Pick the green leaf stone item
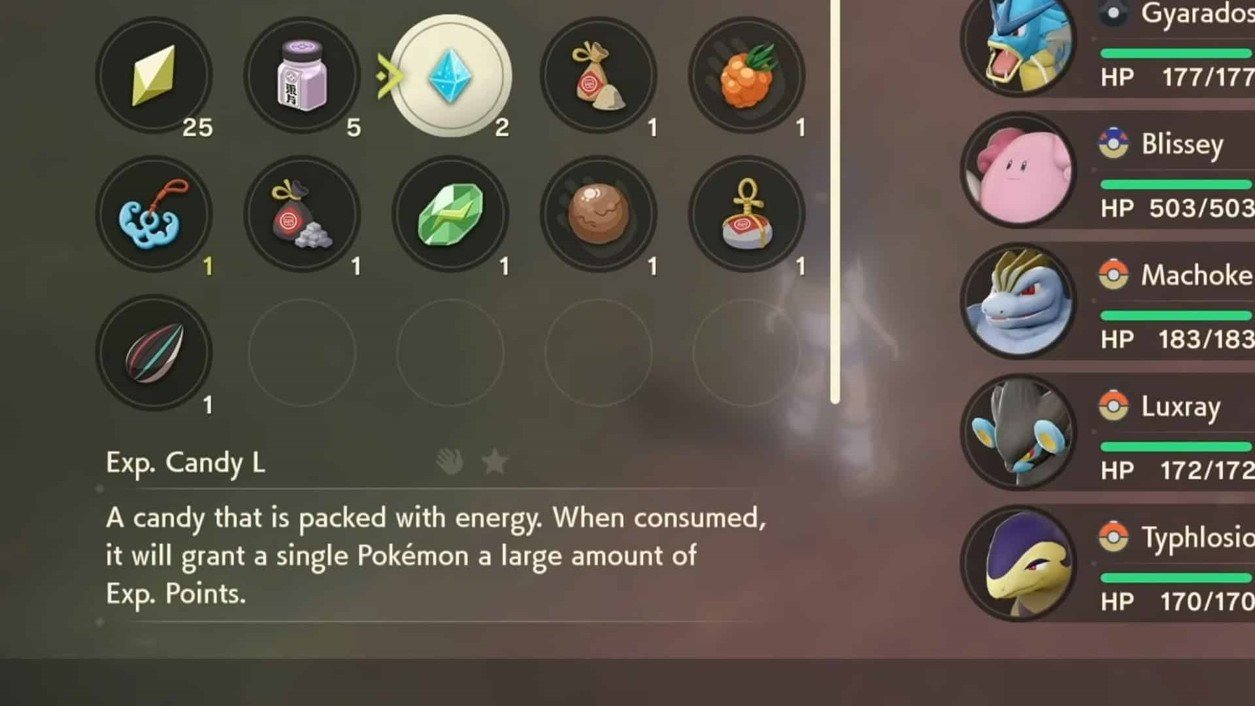Image resolution: width=1255 pixels, height=706 pixels. tap(450, 214)
